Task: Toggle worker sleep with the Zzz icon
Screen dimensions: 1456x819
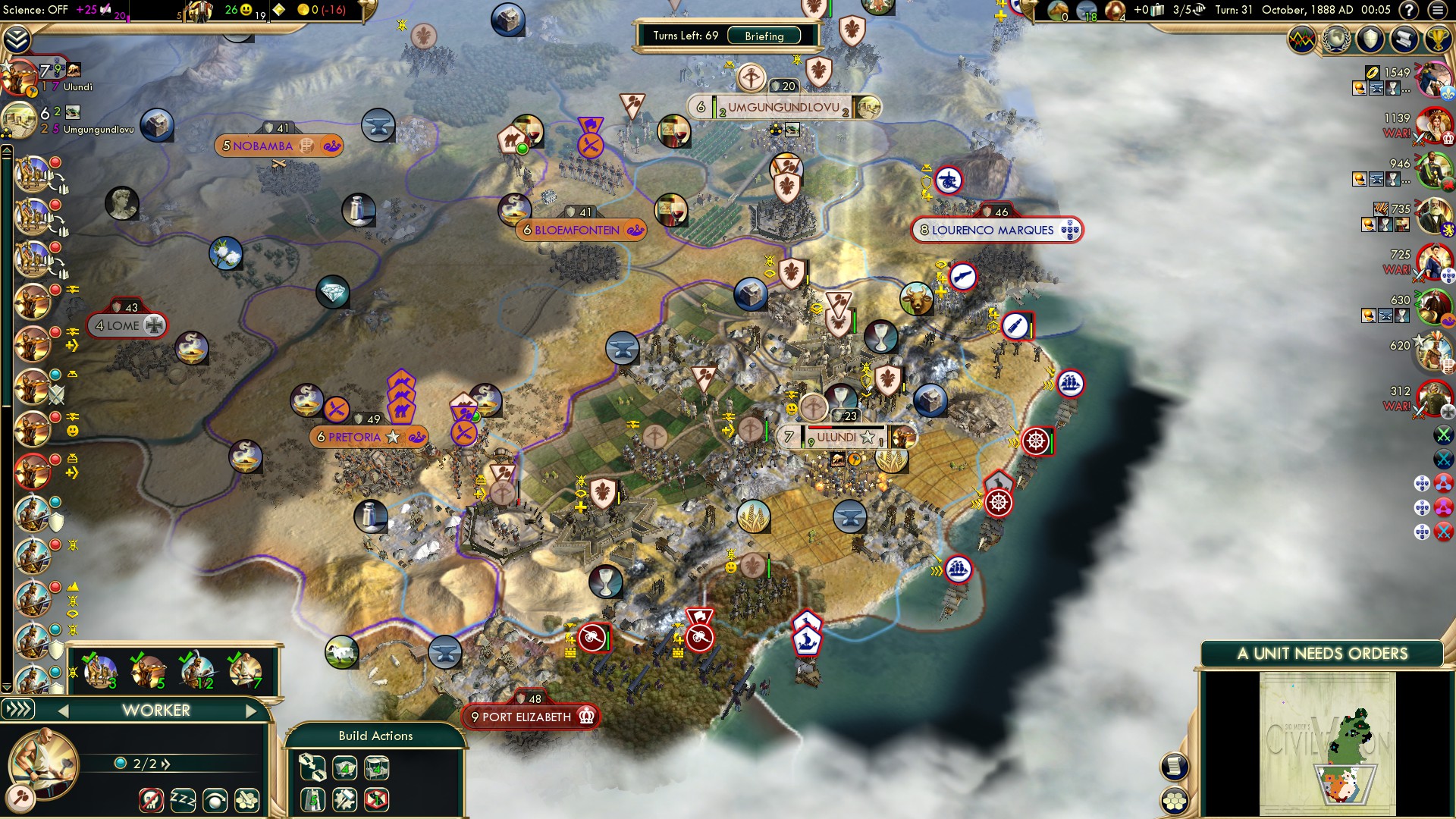Action: coord(183,801)
